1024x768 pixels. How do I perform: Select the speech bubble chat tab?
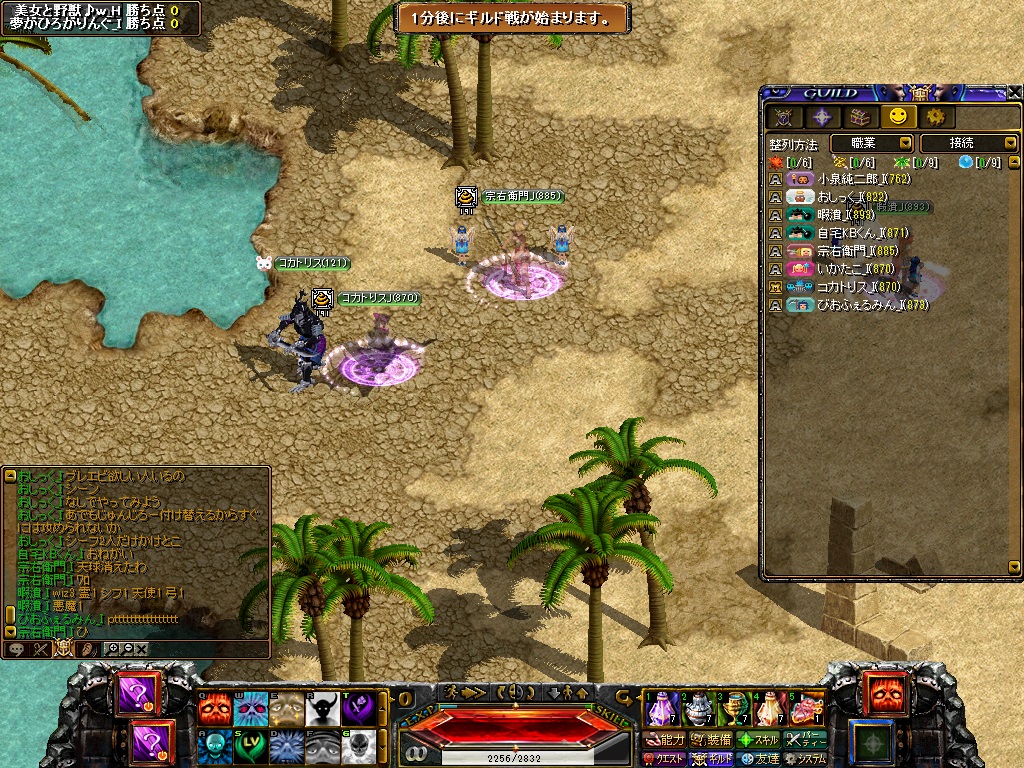pos(16,649)
